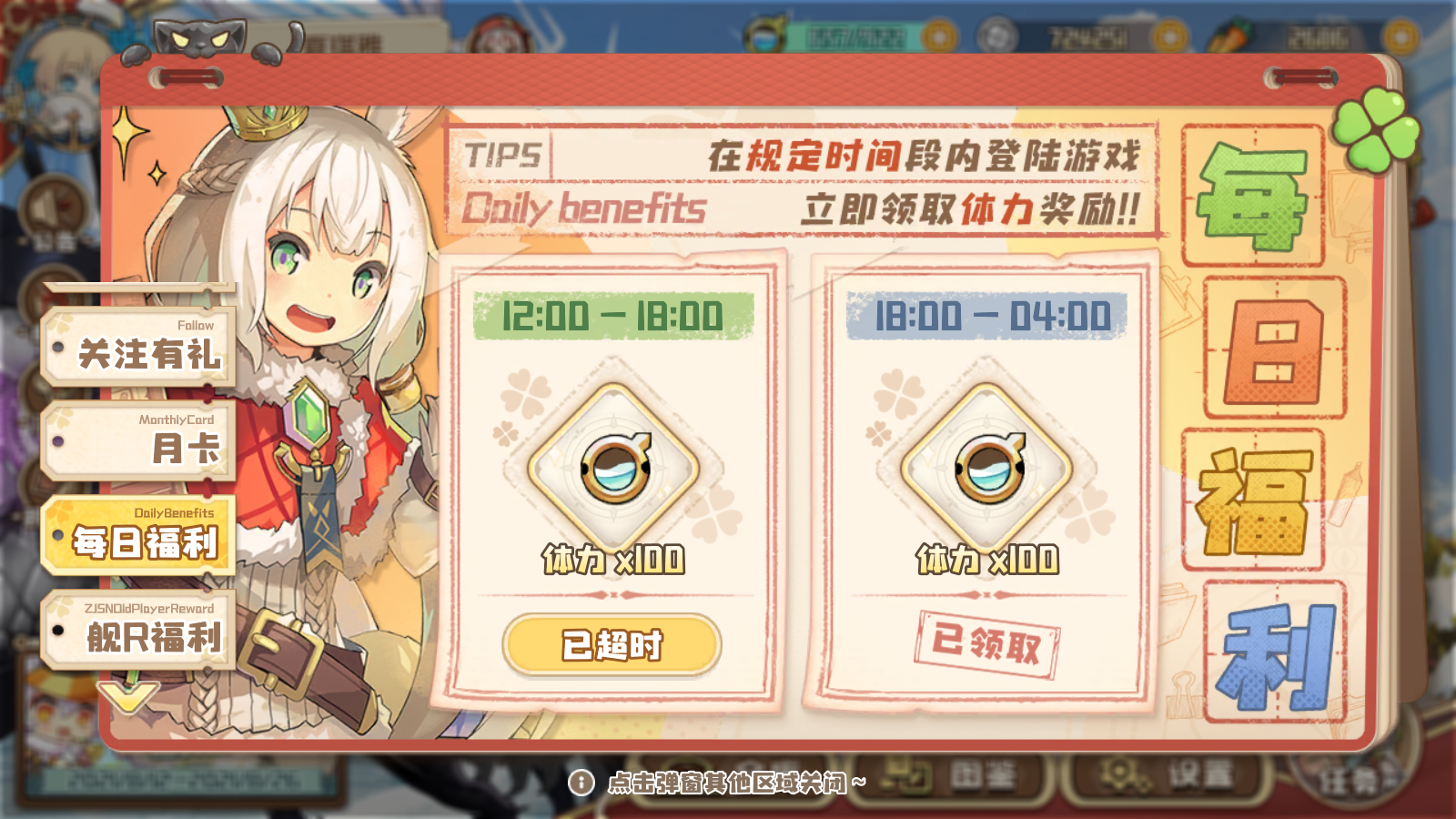Click the black cat on the popup header
Viewport: 1456px width, 819px height.
pyautogui.click(x=200, y=36)
